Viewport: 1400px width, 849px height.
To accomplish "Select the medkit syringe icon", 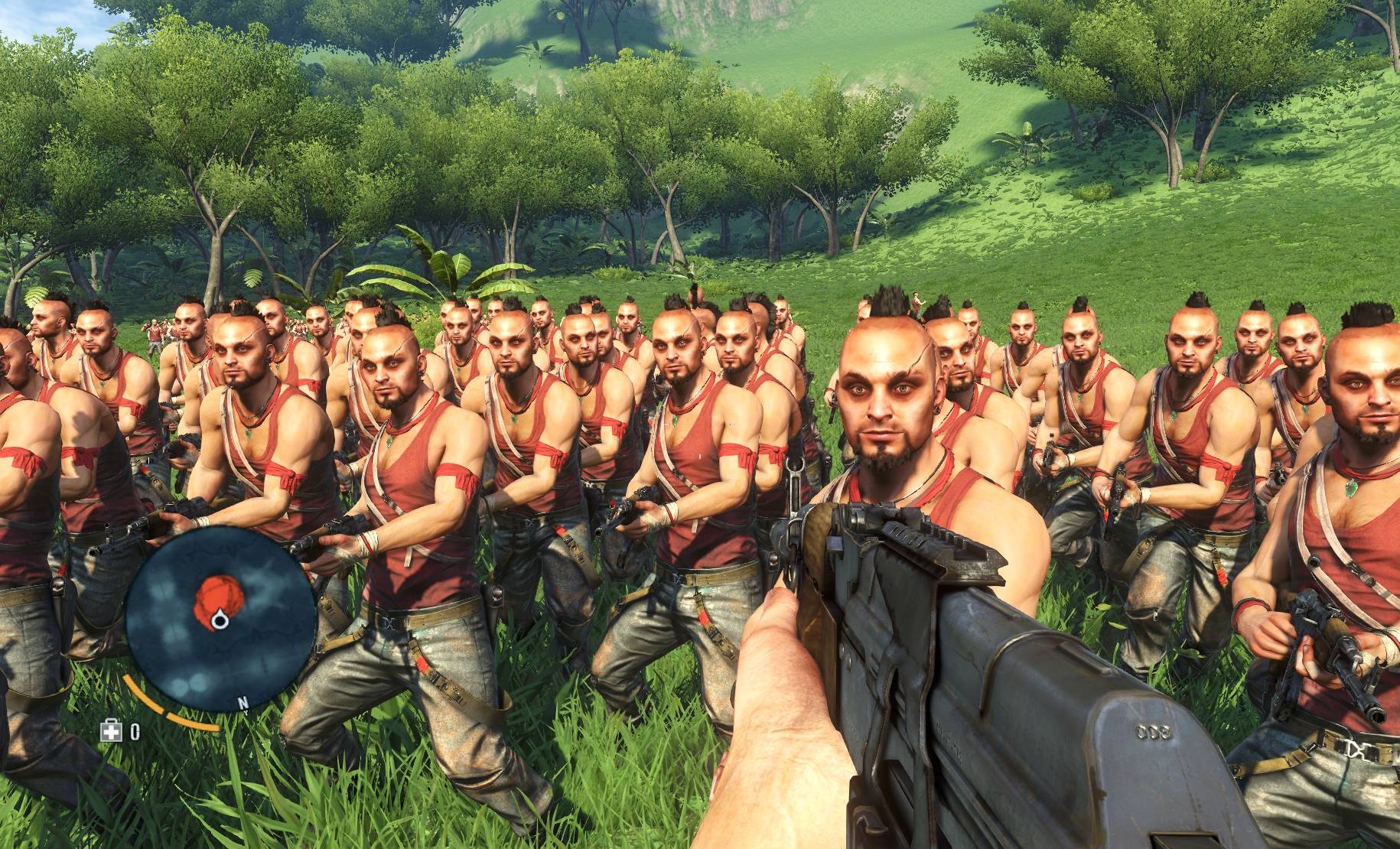I will tap(112, 732).
